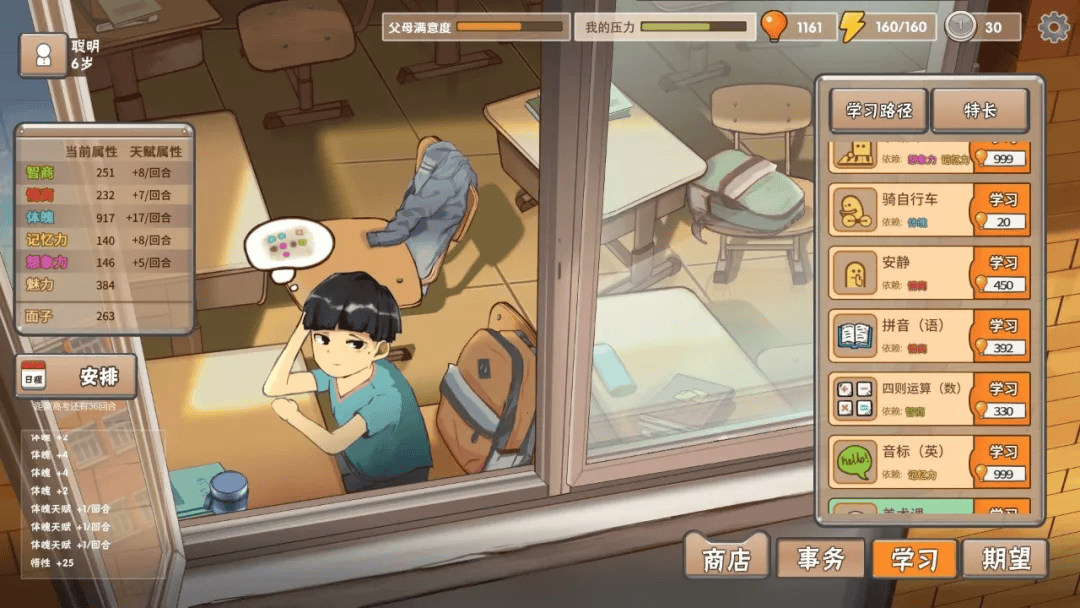Screen dimensions: 1080x608
Task: Open the character portrait profile
Action: coord(43,55)
